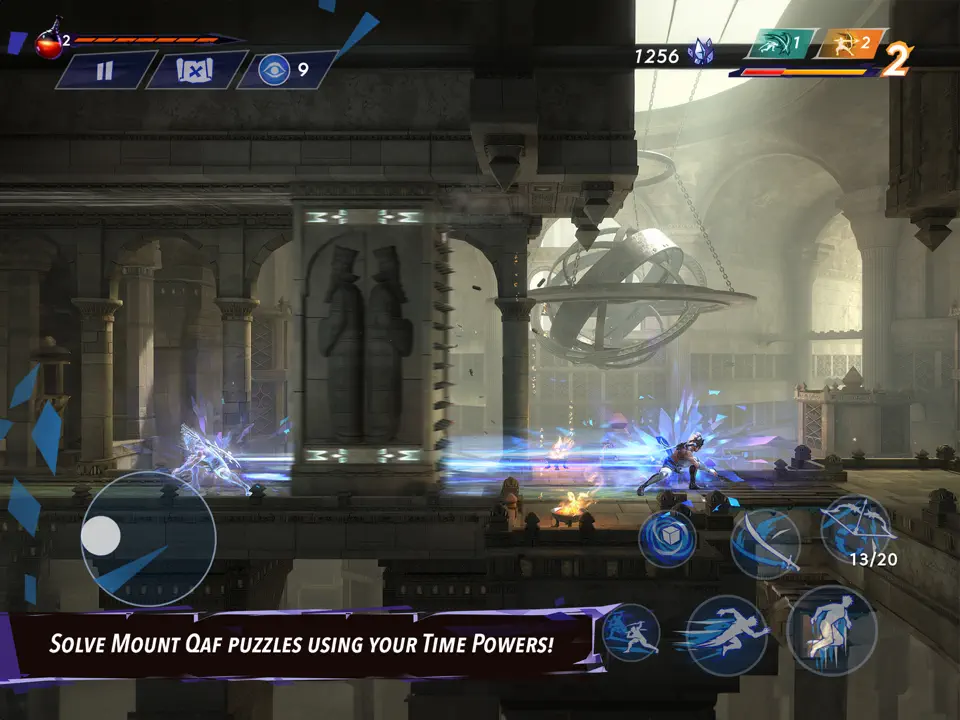This screenshot has width=960, height=720.
Task: Attack with the curved sword button
Action: pyautogui.click(x=765, y=543)
